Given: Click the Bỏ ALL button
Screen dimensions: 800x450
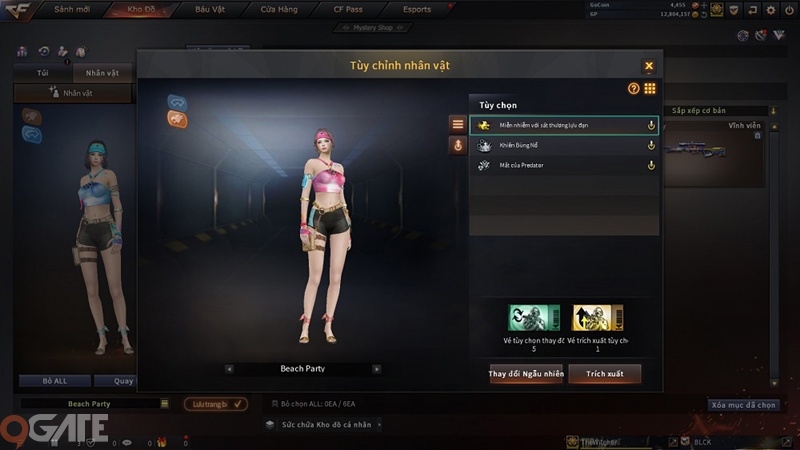Looking at the screenshot, I should pyautogui.click(x=54, y=380).
